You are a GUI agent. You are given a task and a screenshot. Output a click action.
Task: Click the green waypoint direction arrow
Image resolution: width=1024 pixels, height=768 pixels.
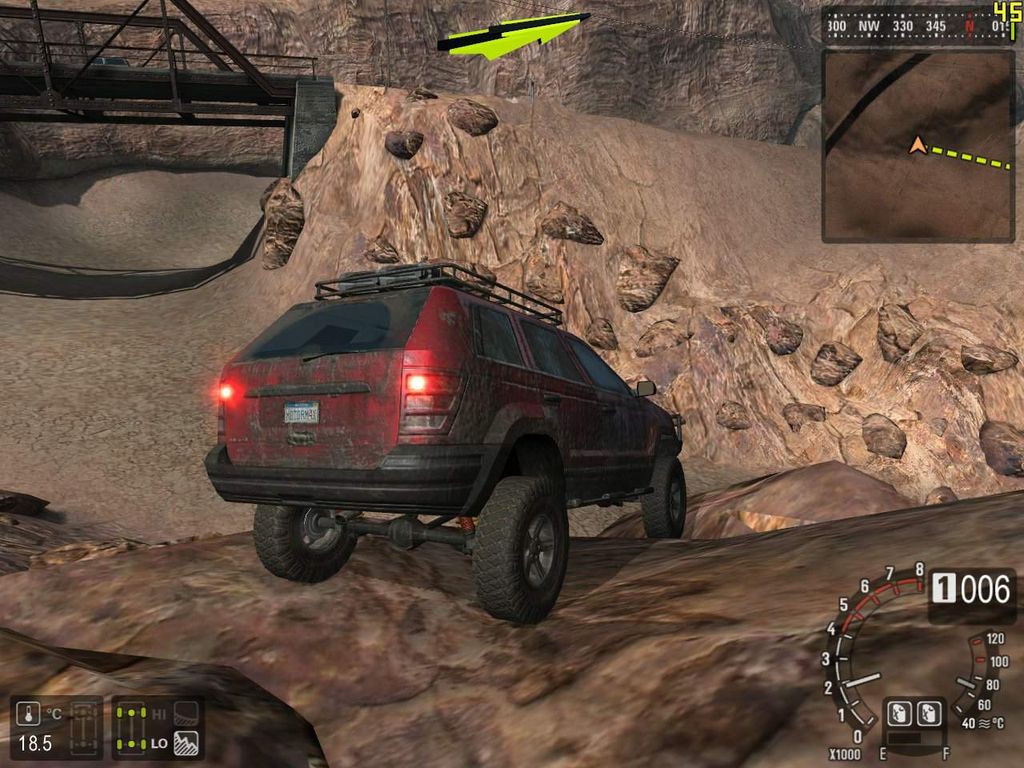(512, 36)
